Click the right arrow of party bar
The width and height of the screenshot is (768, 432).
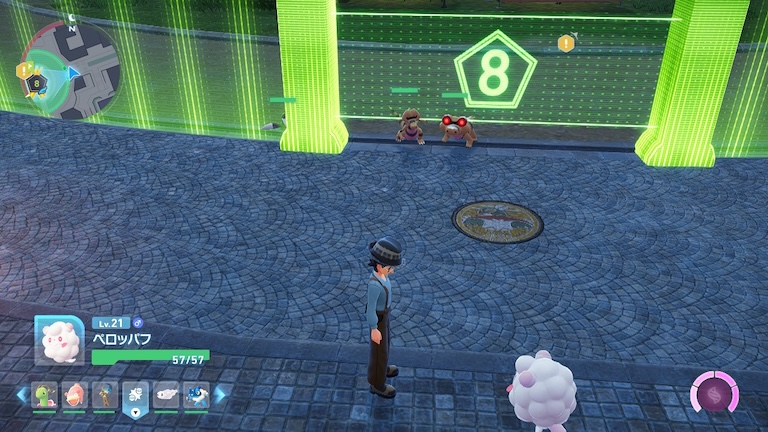220,395
